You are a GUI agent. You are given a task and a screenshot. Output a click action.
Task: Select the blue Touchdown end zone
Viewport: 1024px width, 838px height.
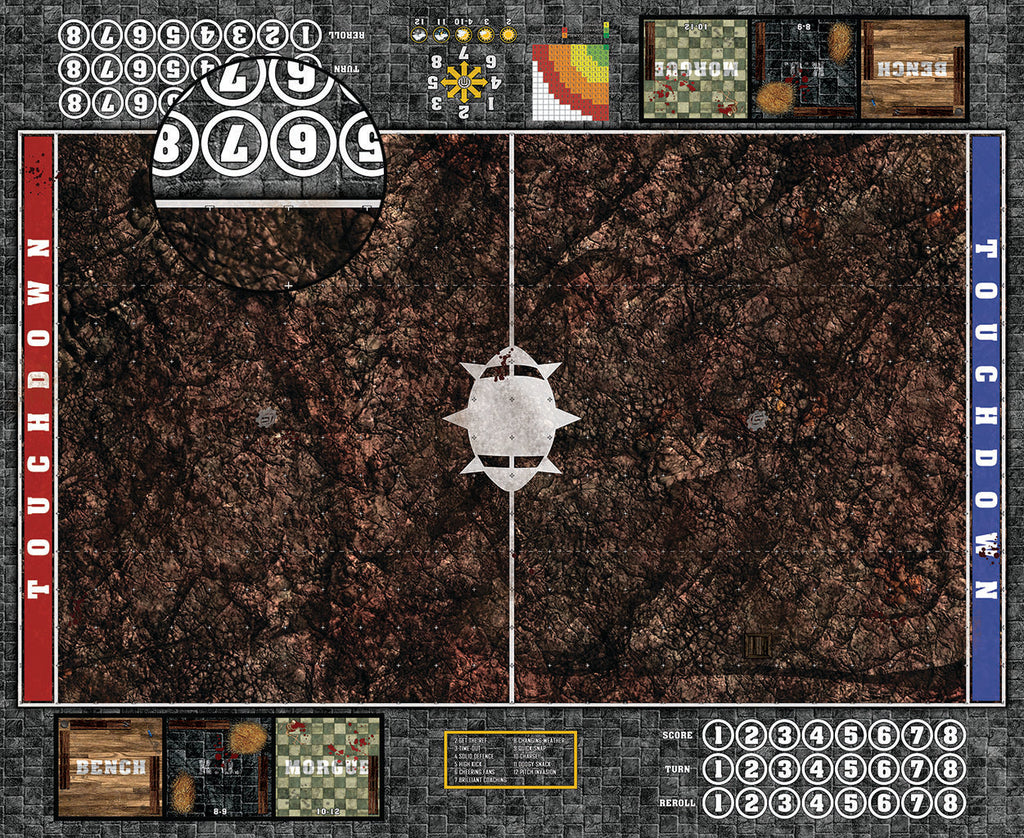pyautogui.click(x=986, y=418)
